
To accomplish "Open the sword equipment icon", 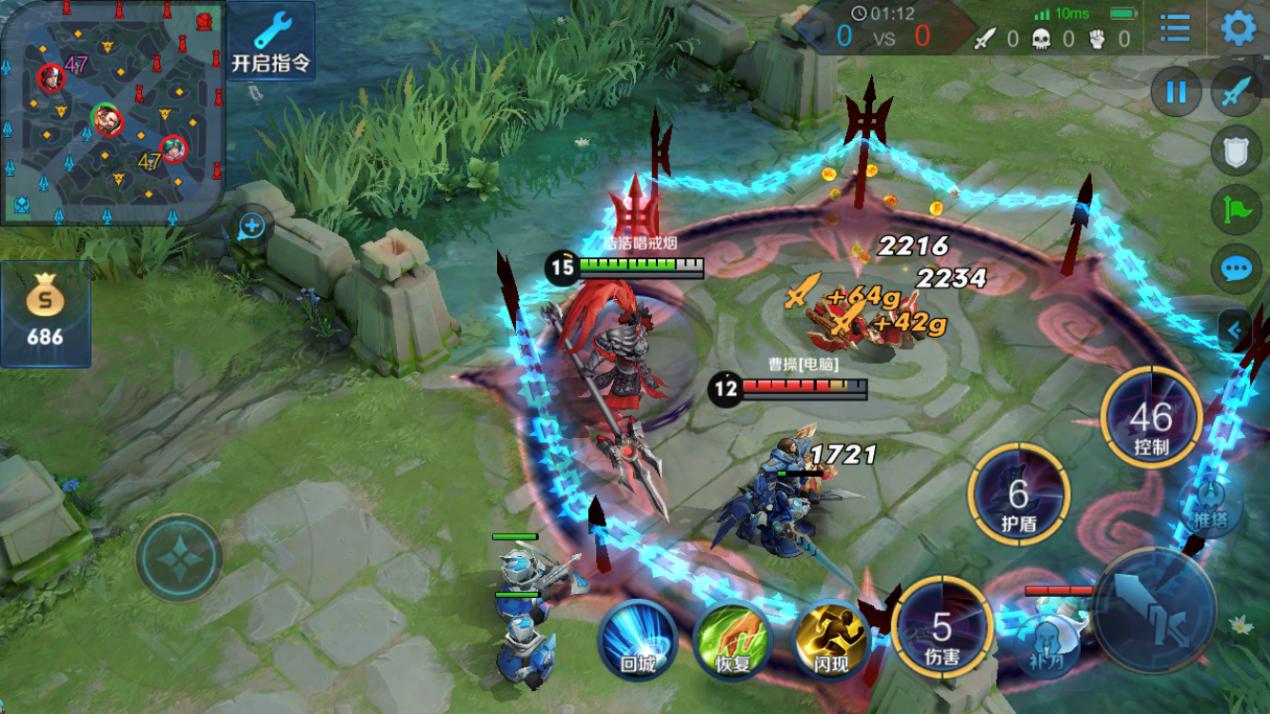I will 1236,93.
